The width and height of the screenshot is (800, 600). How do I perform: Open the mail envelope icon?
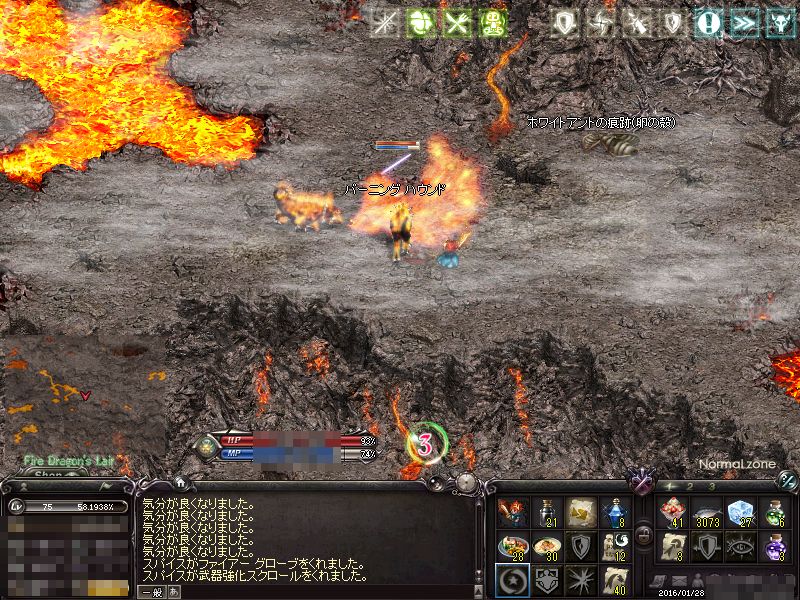coord(679,582)
